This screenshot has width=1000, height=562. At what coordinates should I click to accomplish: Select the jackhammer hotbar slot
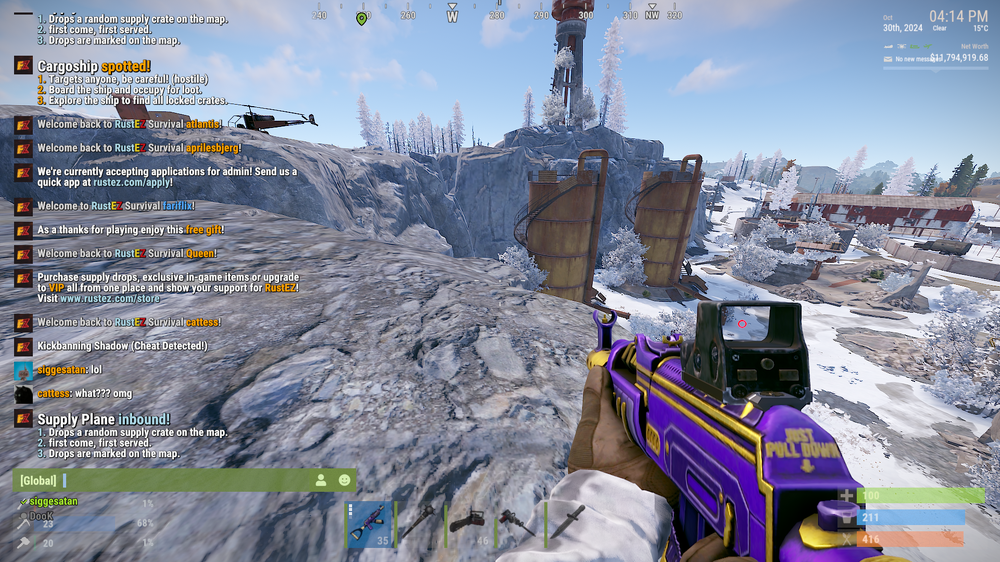pos(521,524)
